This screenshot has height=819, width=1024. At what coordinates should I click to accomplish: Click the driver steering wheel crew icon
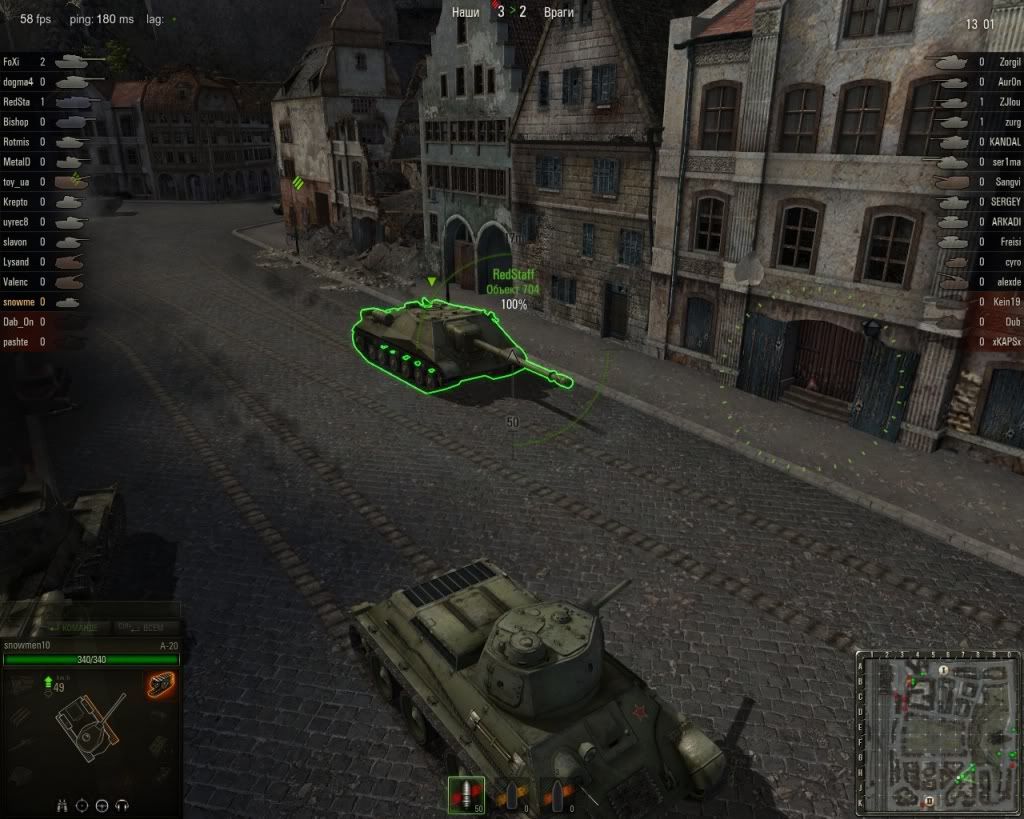(103, 805)
